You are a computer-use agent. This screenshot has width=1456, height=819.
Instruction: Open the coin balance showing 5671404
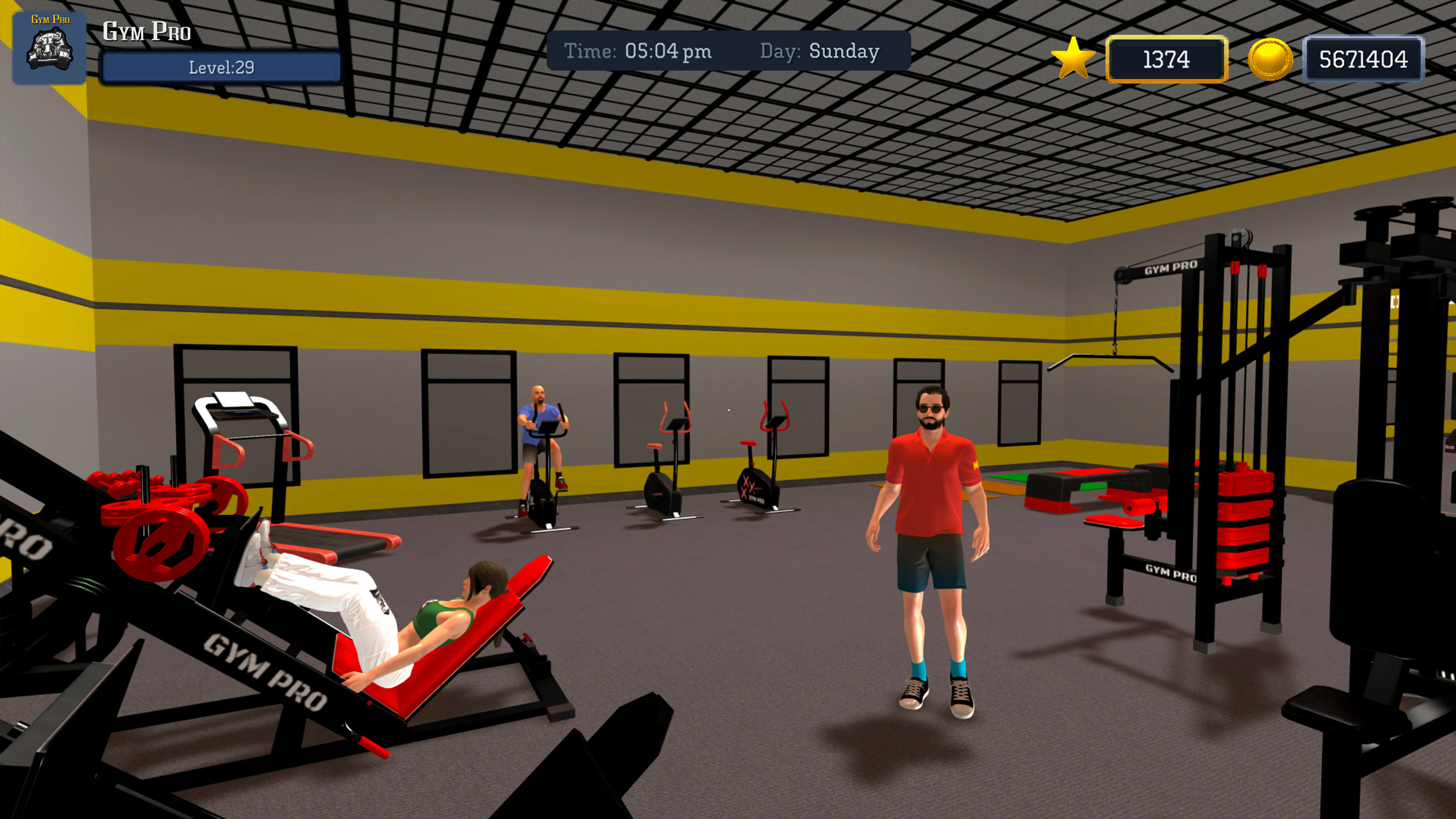coord(1365,58)
